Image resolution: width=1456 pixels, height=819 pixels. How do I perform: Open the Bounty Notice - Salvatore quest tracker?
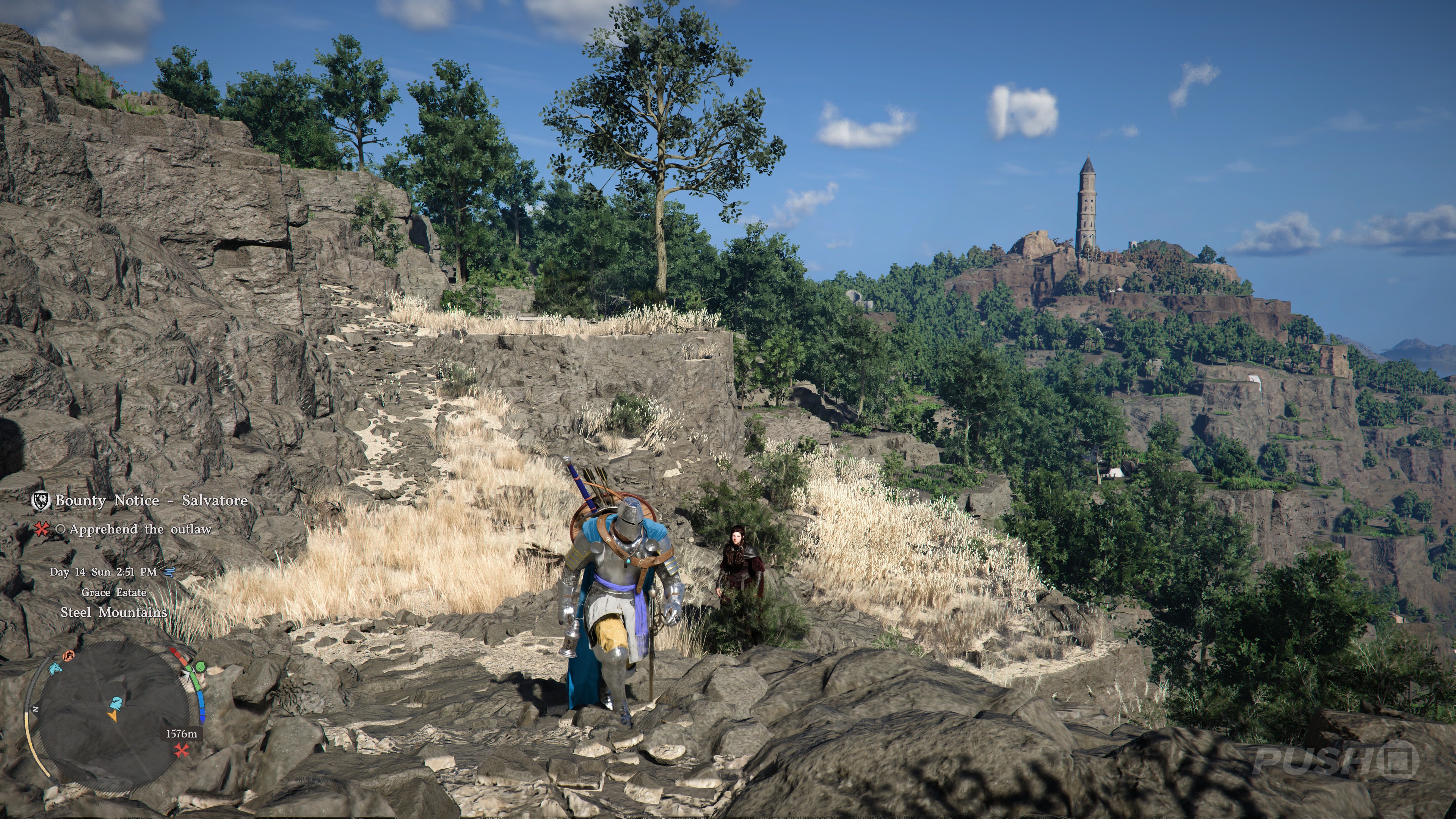(x=152, y=501)
